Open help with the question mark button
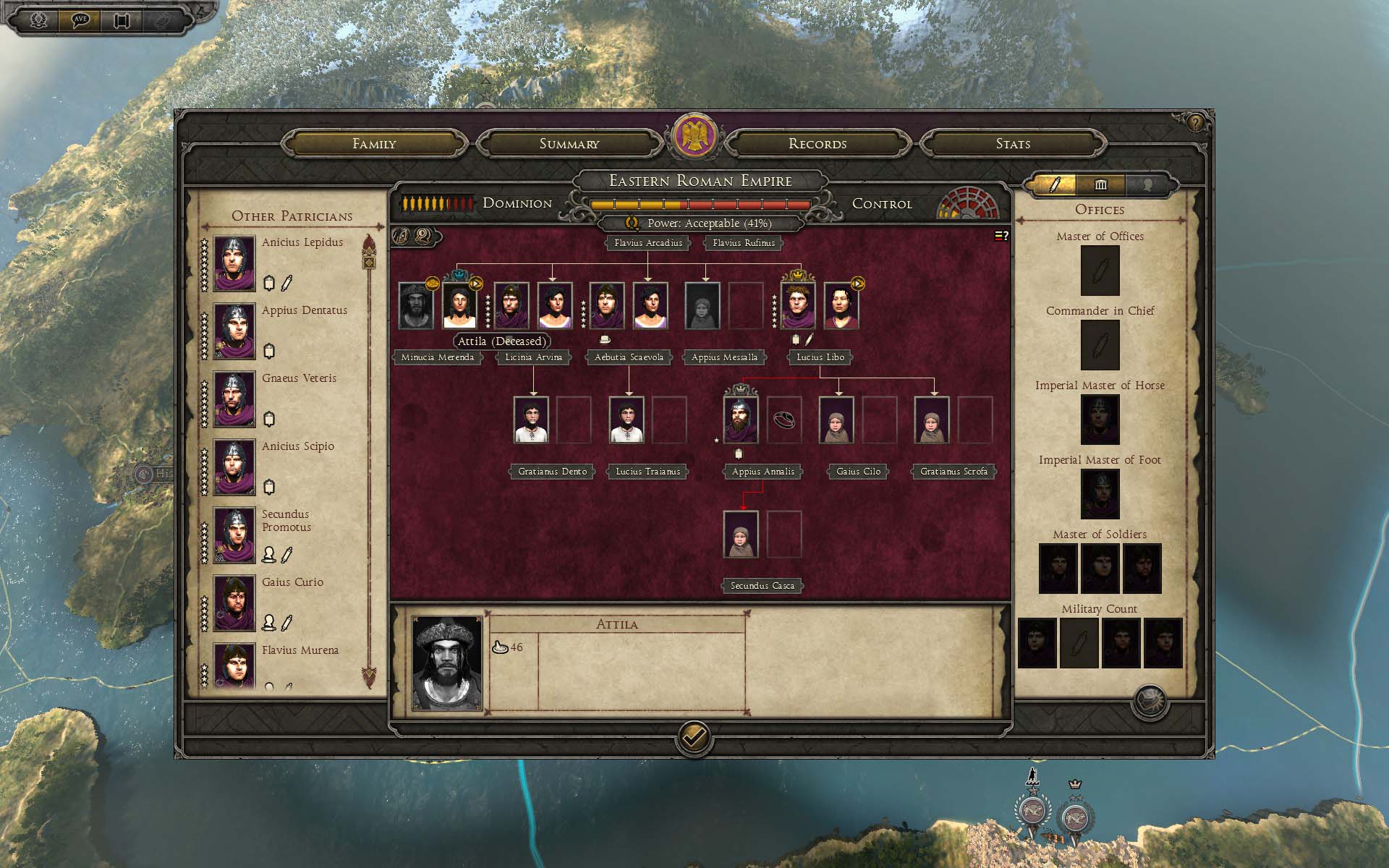The width and height of the screenshot is (1389, 868). 1195,123
